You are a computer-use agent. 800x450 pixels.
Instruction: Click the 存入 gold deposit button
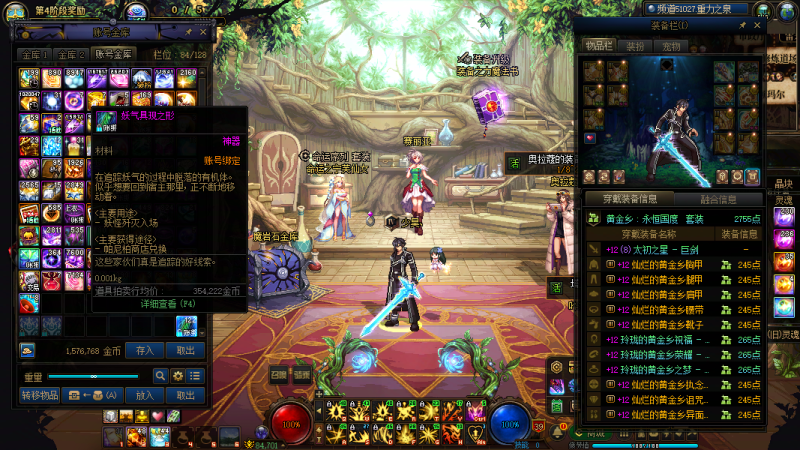(x=144, y=351)
